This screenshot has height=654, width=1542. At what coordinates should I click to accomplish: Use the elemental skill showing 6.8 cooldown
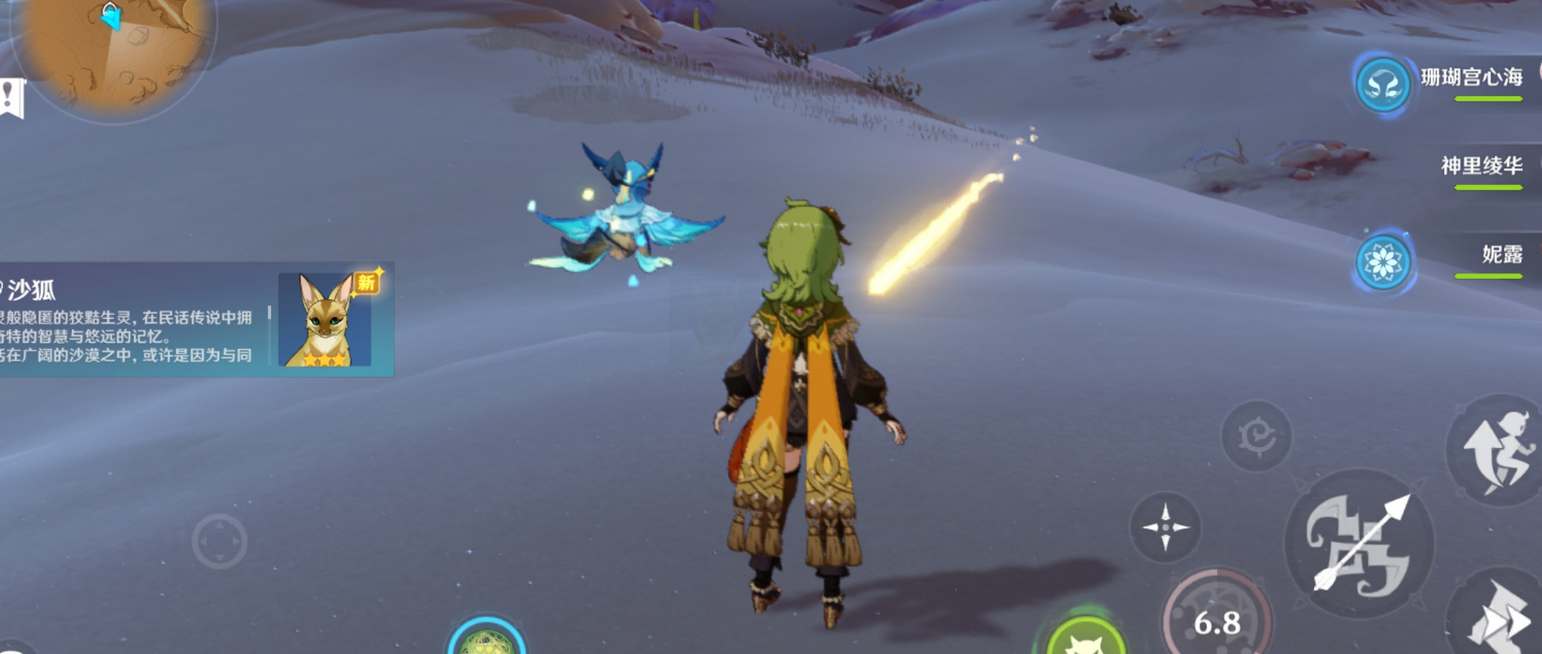click(x=1216, y=620)
